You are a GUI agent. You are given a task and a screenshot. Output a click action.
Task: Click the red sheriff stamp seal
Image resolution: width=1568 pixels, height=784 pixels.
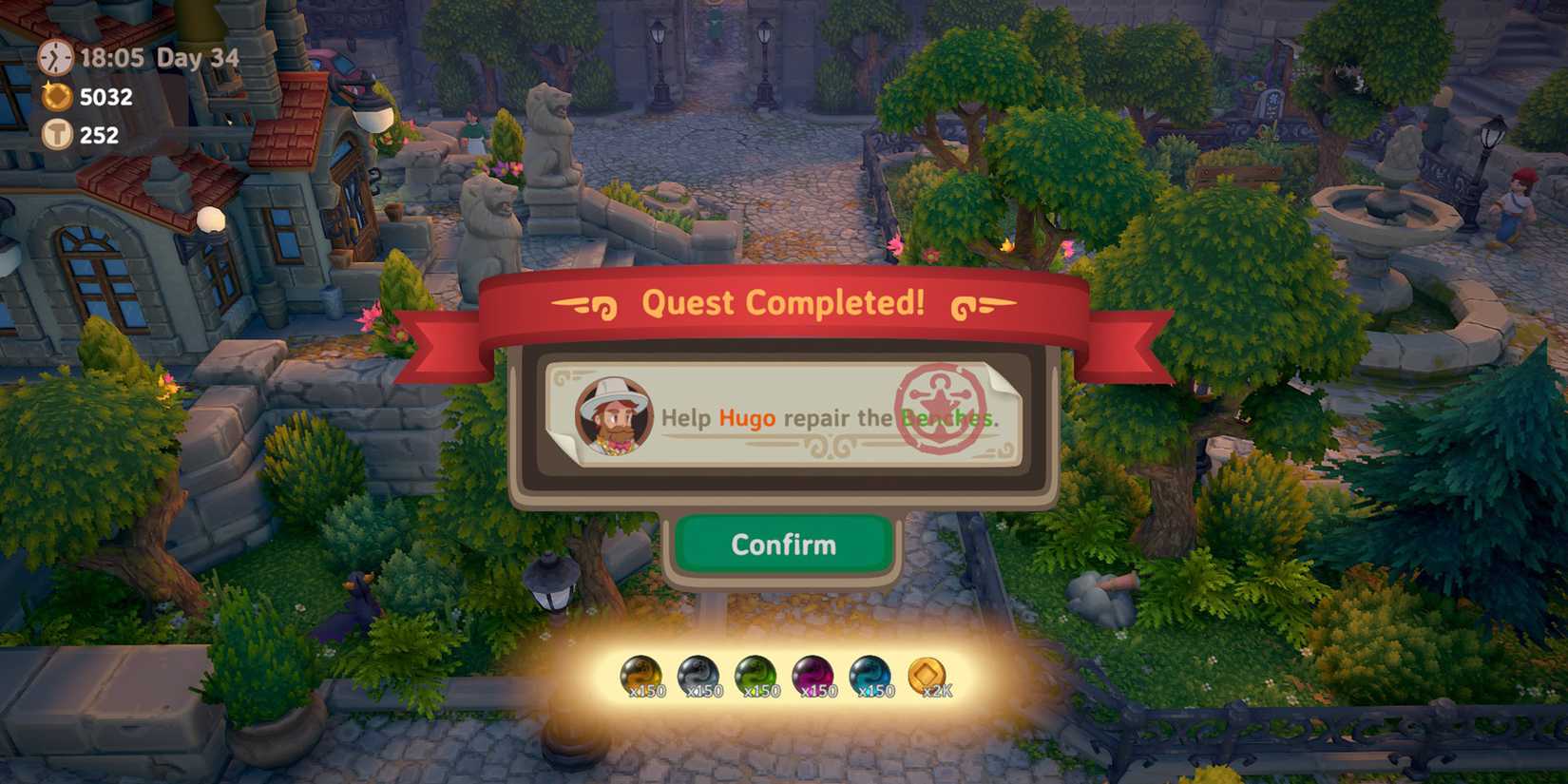[941, 409]
